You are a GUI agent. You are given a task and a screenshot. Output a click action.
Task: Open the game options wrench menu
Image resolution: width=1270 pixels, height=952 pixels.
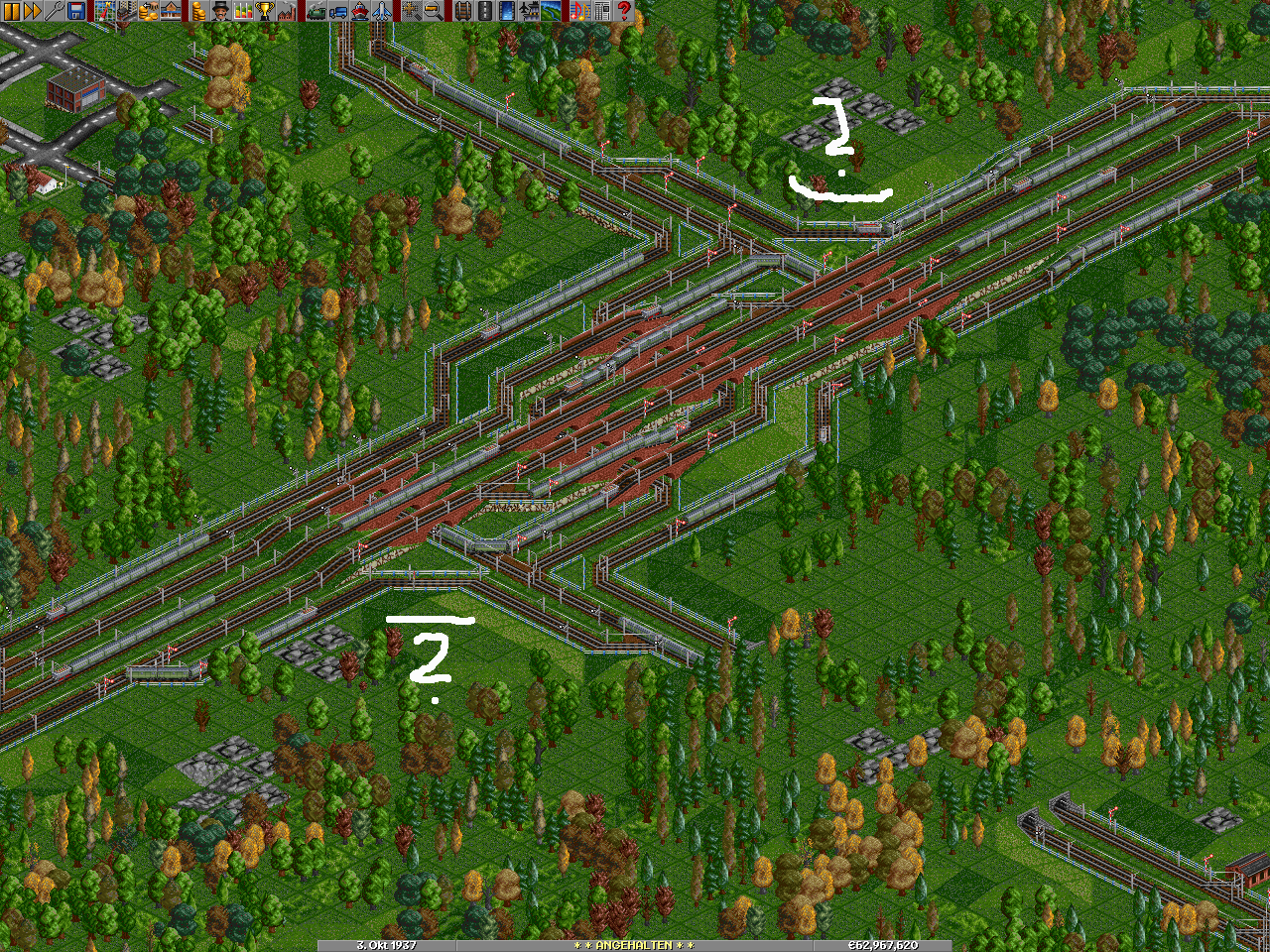click(x=55, y=11)
